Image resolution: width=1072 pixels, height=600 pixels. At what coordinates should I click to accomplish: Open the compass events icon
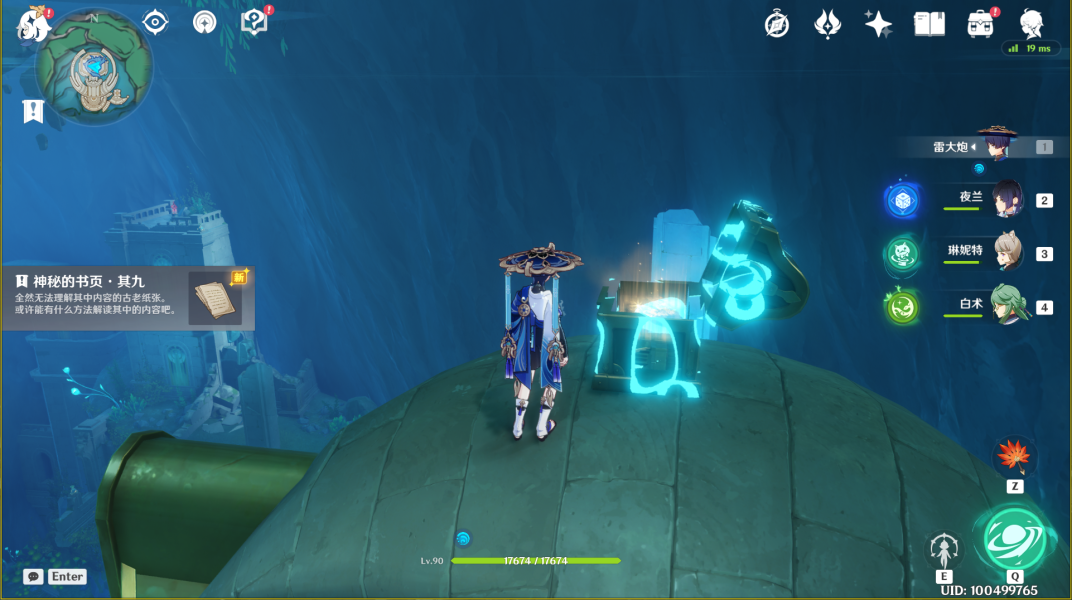pos(777,24)
